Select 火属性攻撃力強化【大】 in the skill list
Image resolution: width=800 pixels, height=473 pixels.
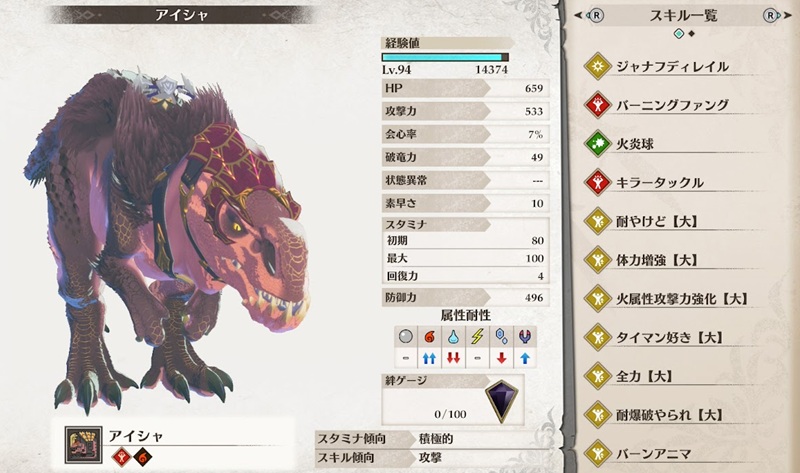[672, 298]
